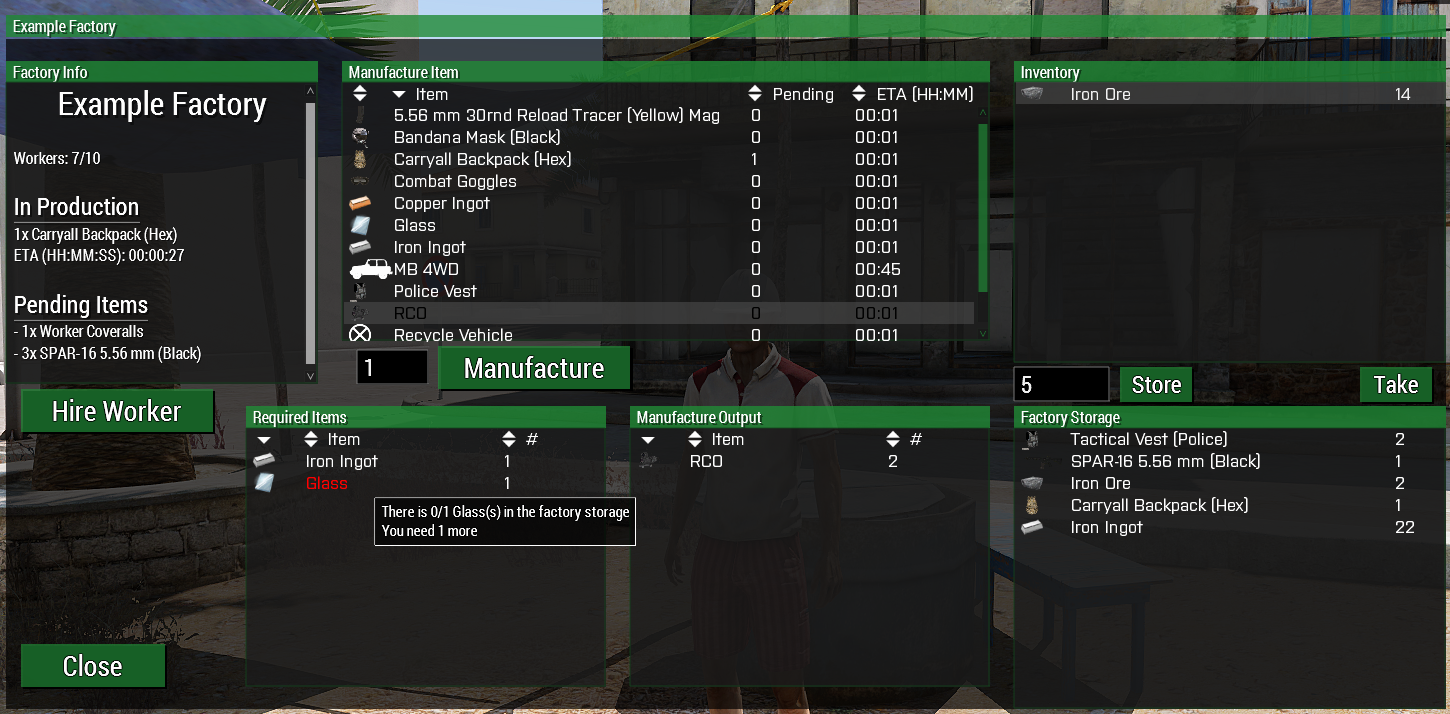Focus the manufacture quantity field

click(x=392, y=368)
